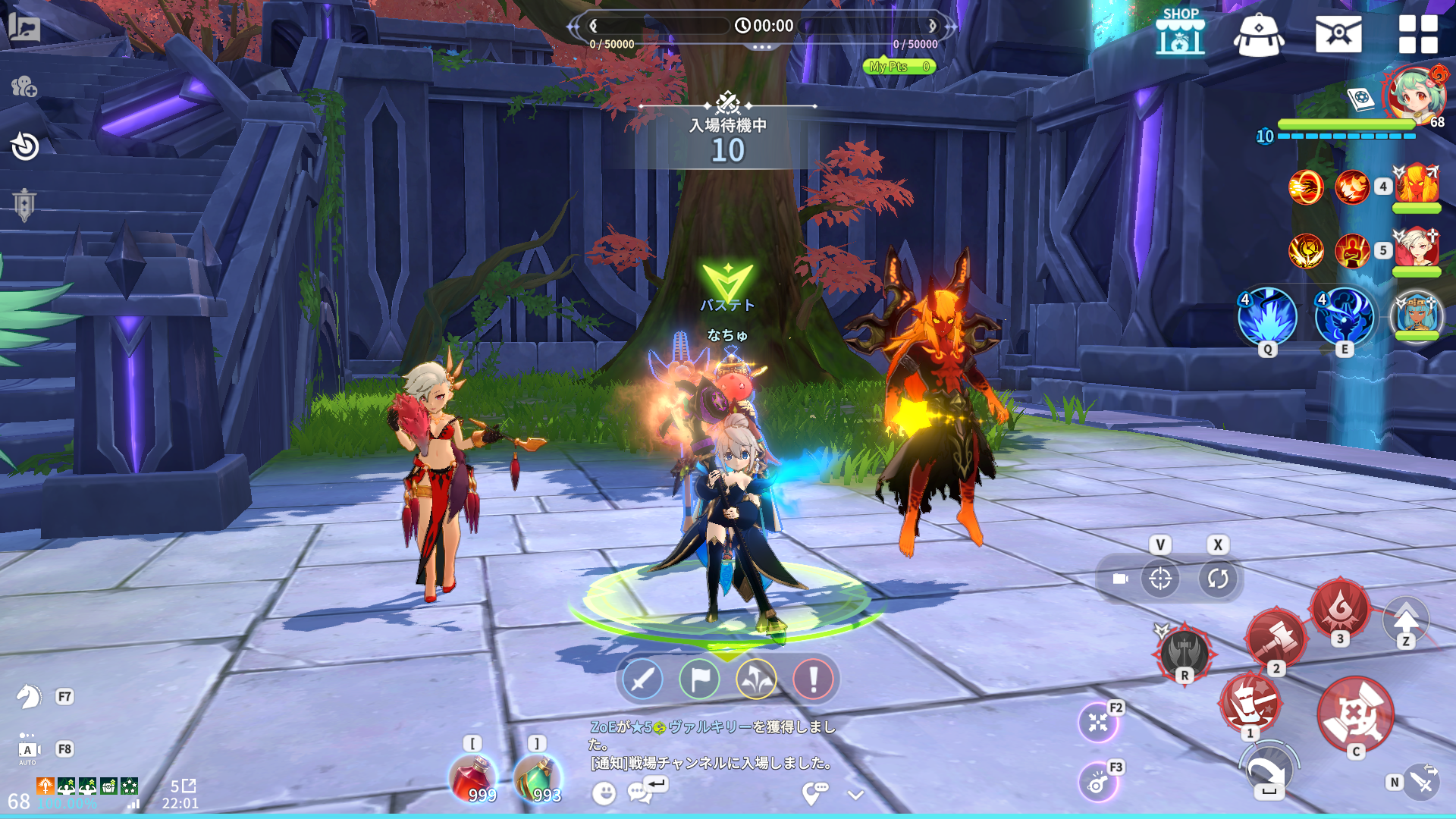
Task: Use the green potion with 993 count
Action: pos(538,778)
